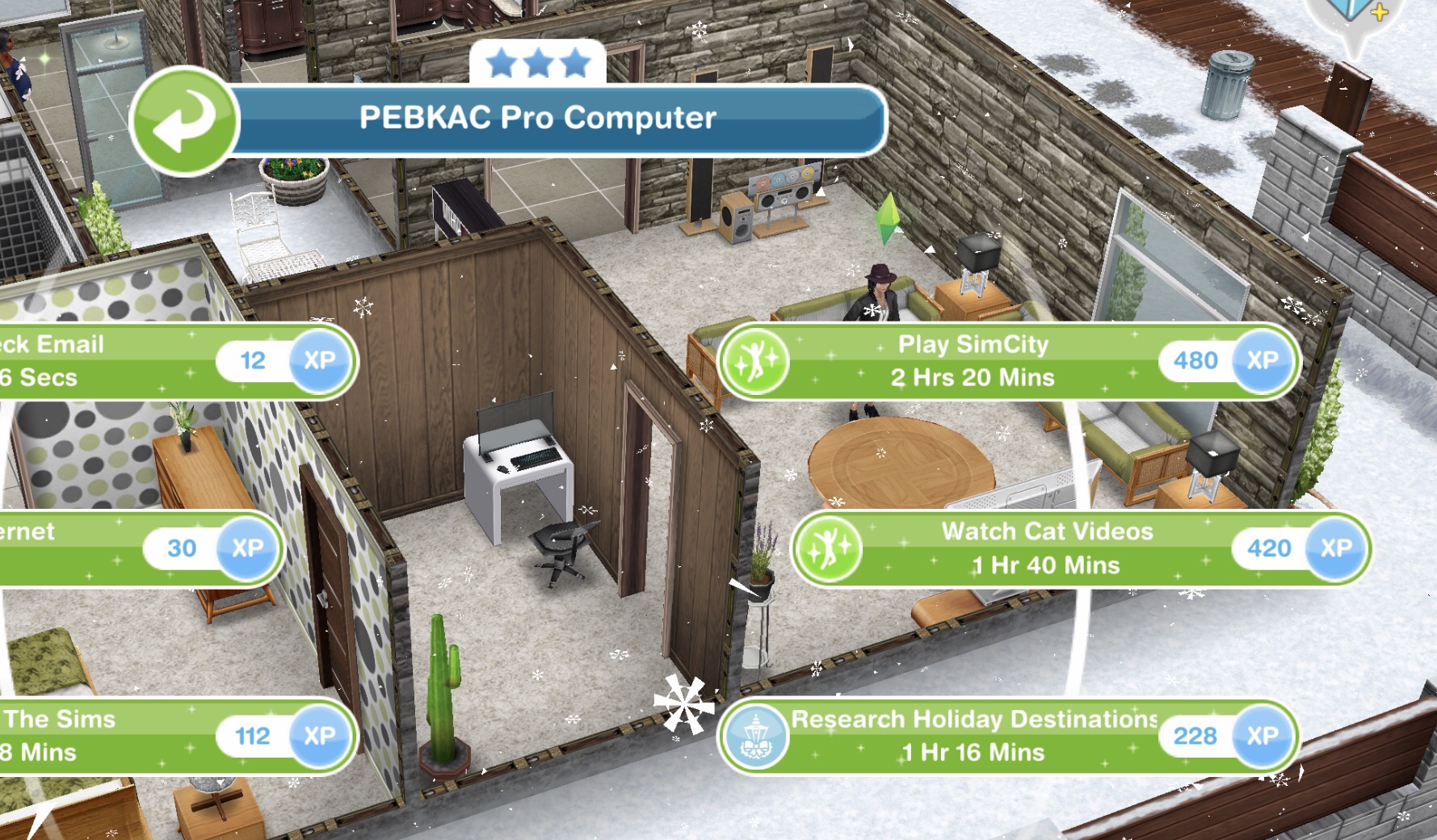Choose the Play SimCity action
The width and height of the screenshot is (1437, 840).
click(x=972, y=361)
